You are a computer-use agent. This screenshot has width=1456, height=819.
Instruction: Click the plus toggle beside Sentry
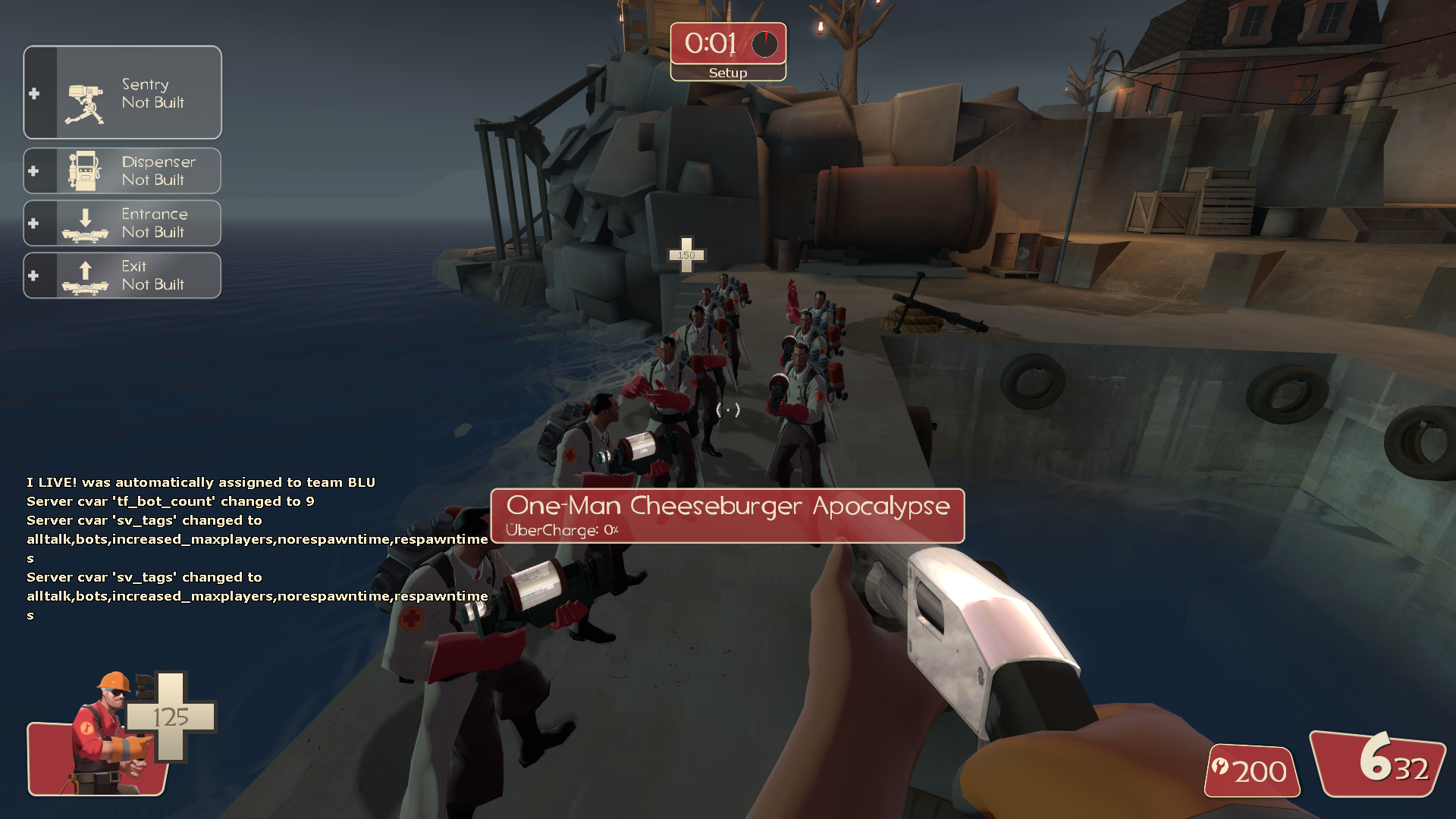pos(34,93)
